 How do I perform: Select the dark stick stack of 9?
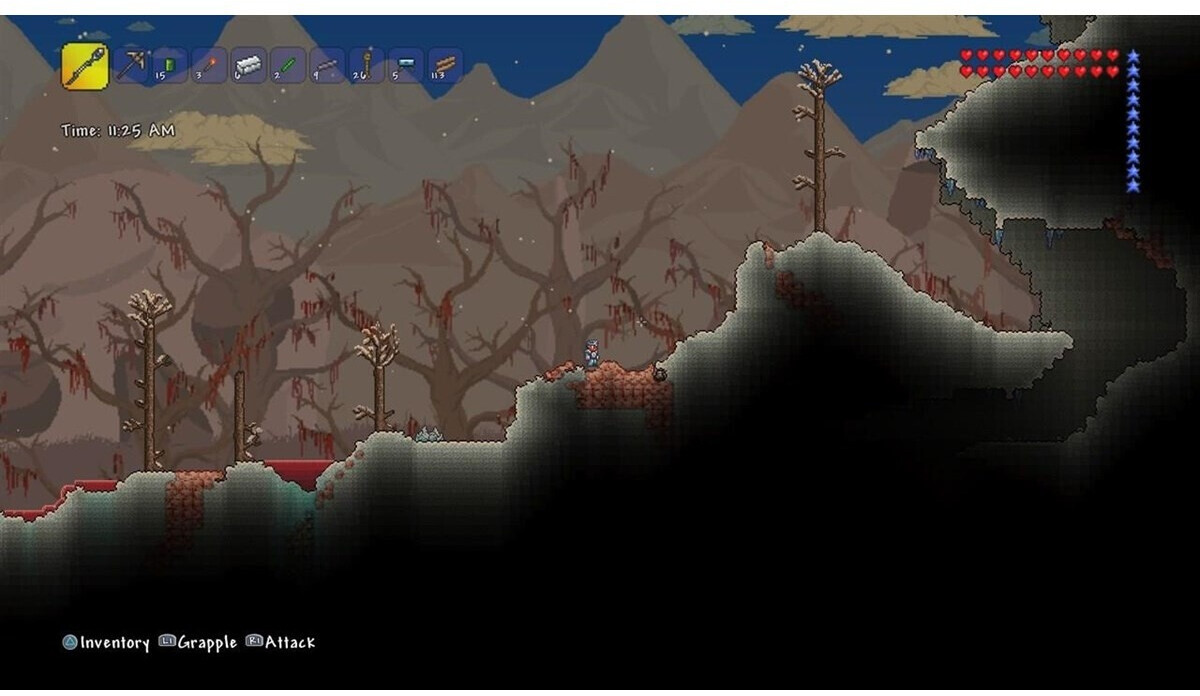[327, 66]
